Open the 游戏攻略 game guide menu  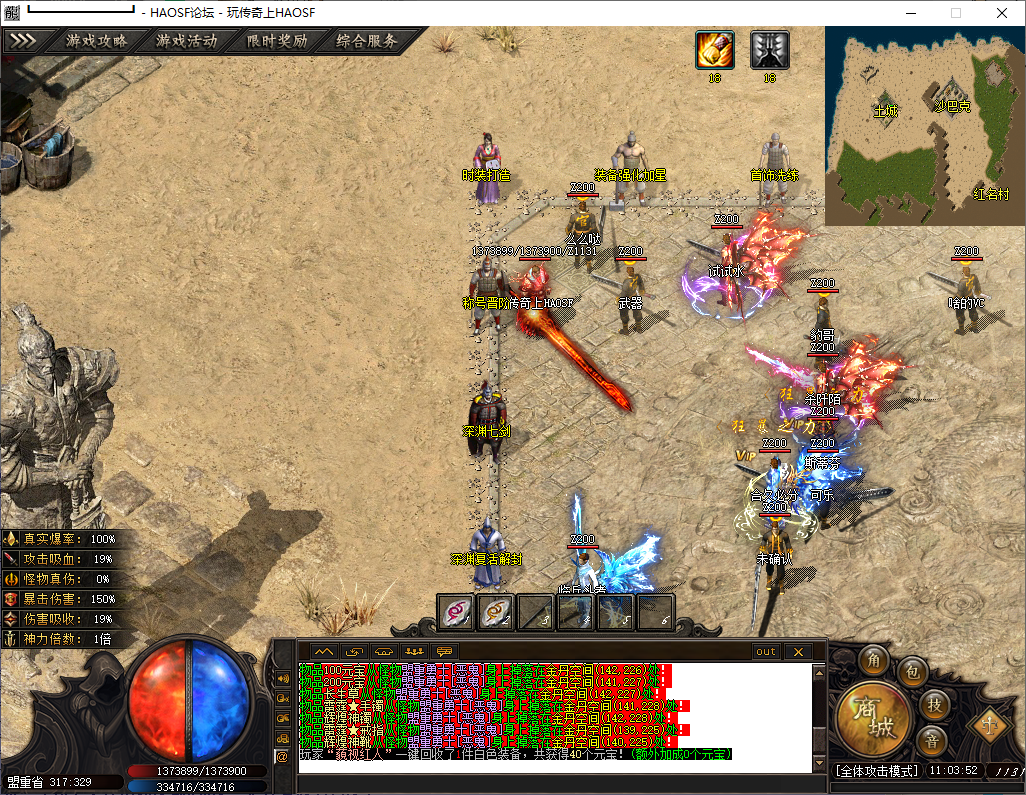tap(97, 42)
